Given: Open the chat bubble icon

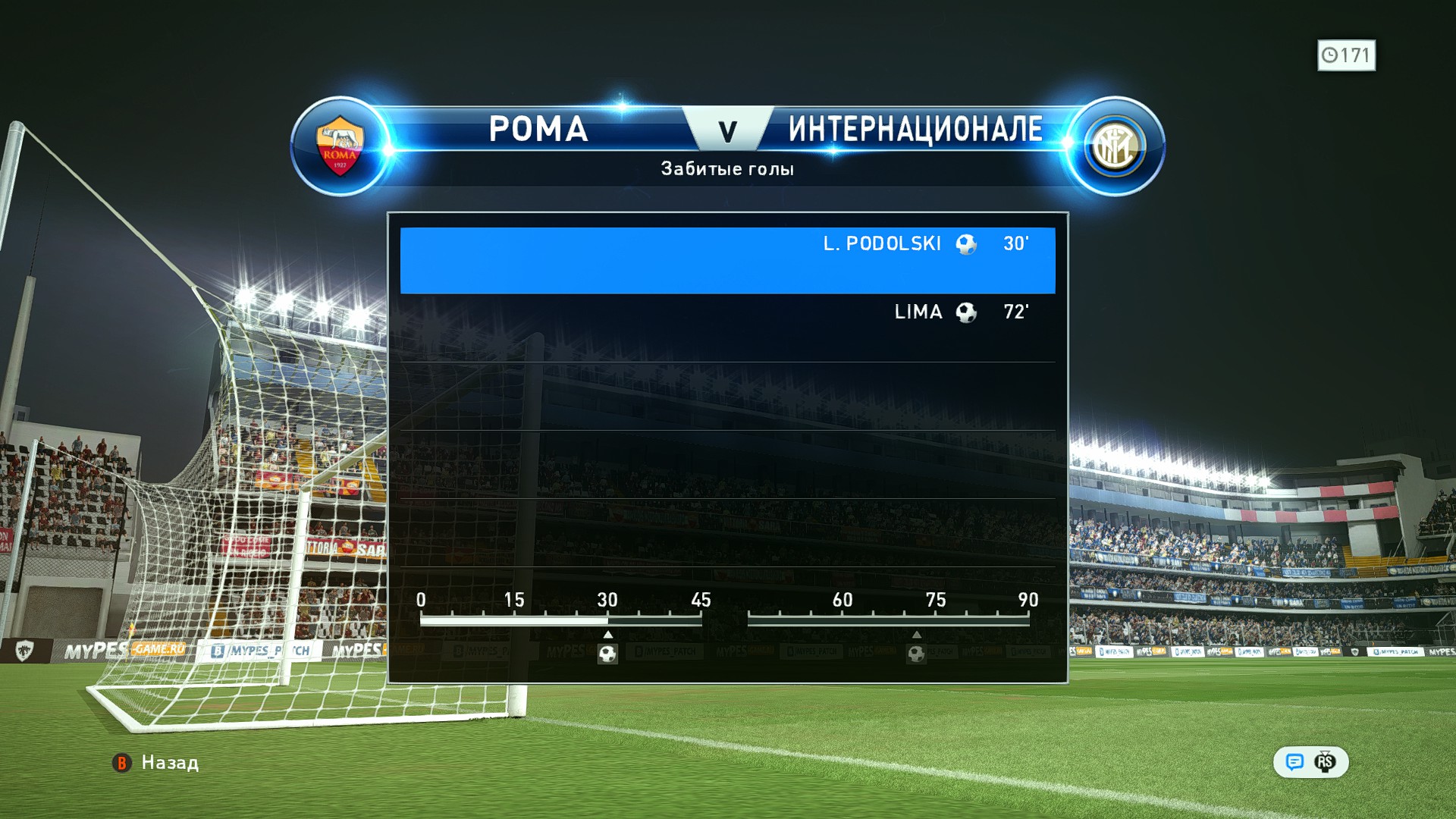Looking at the screenshot, I should click(x=1294, y=762).
